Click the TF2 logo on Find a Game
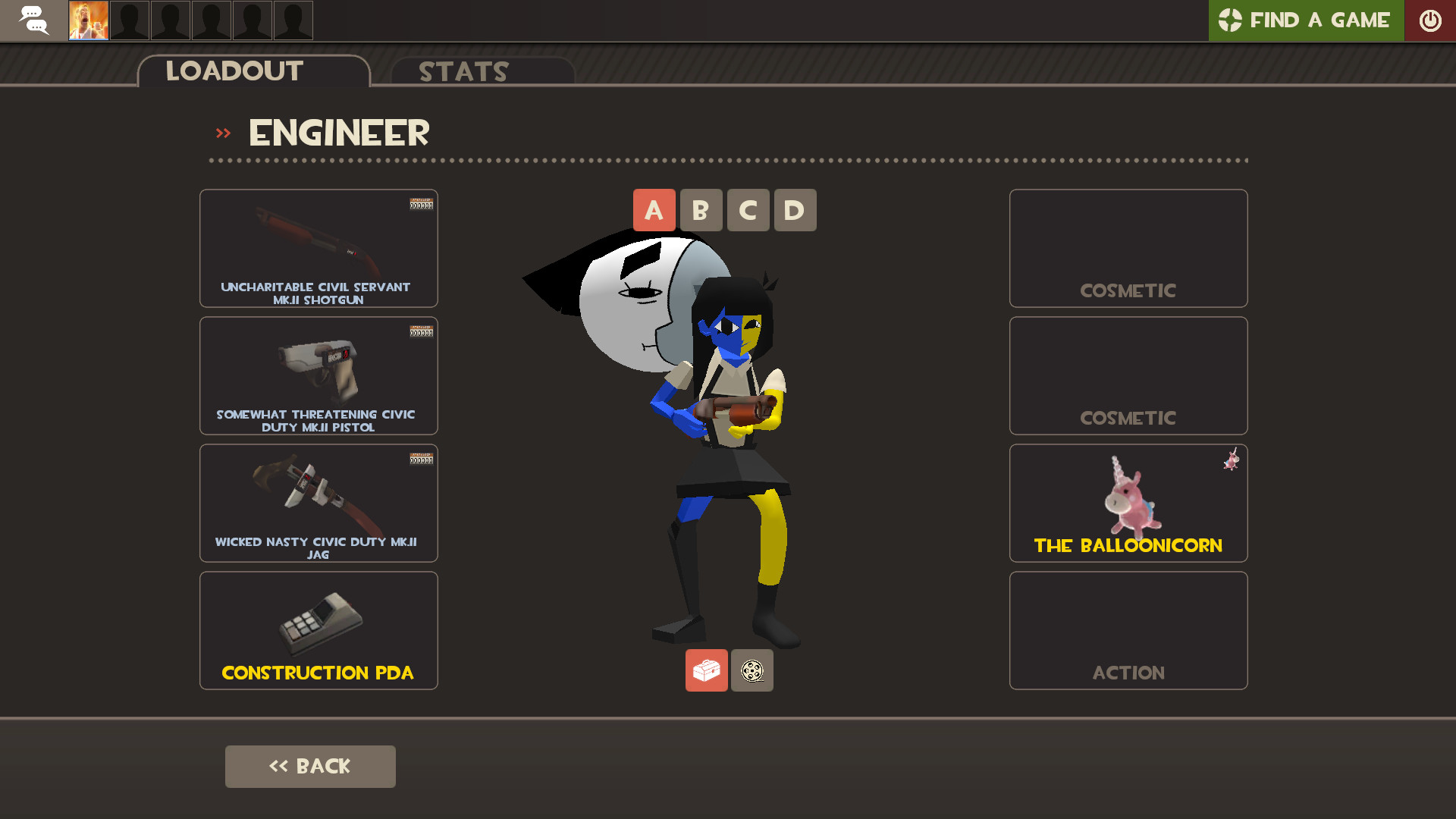Viewport: 1456px width, 819px height. pos(1232,20)
